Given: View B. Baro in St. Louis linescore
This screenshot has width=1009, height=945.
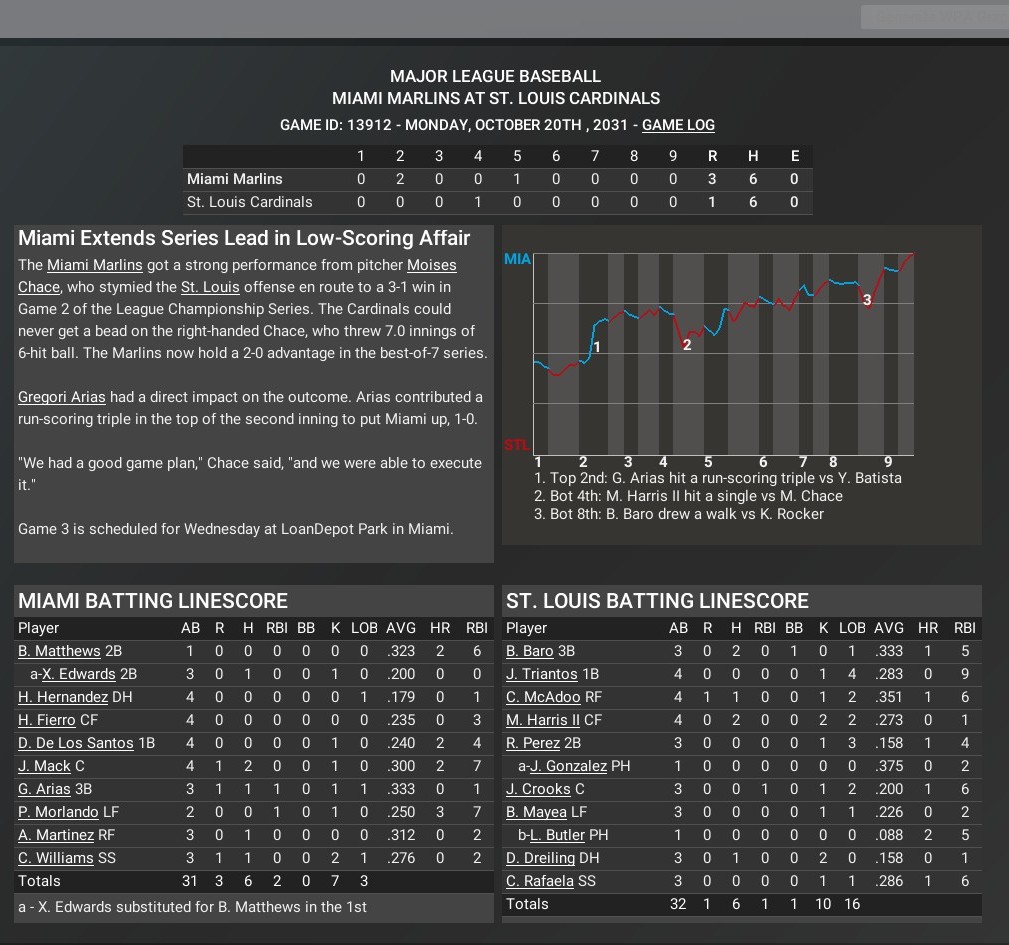Looking at the screenshot, I should pos(530,651).
